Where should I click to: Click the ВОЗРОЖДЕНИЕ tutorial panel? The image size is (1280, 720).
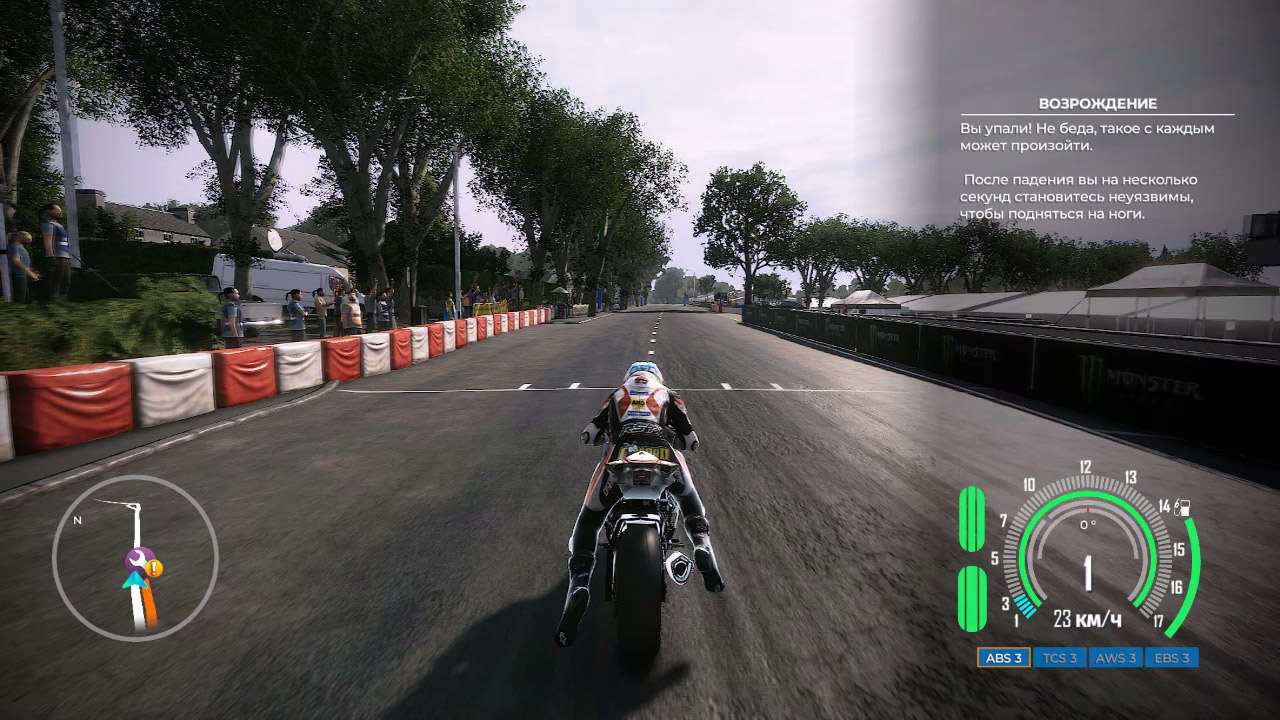[1097, 158]
